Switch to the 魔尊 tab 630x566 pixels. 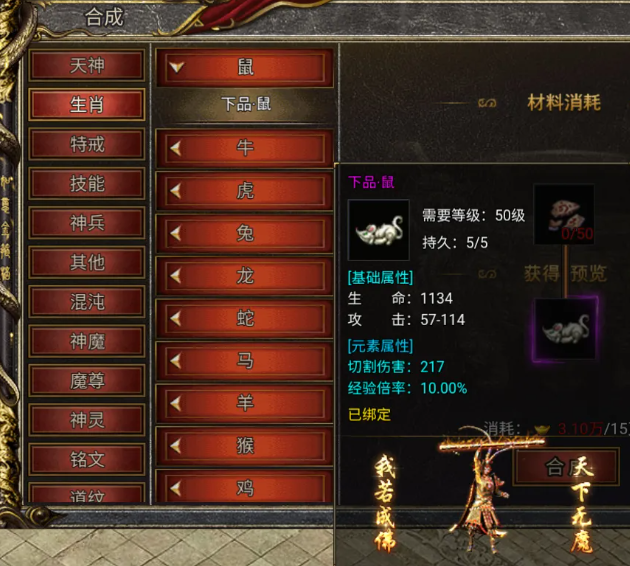point(87,381)
